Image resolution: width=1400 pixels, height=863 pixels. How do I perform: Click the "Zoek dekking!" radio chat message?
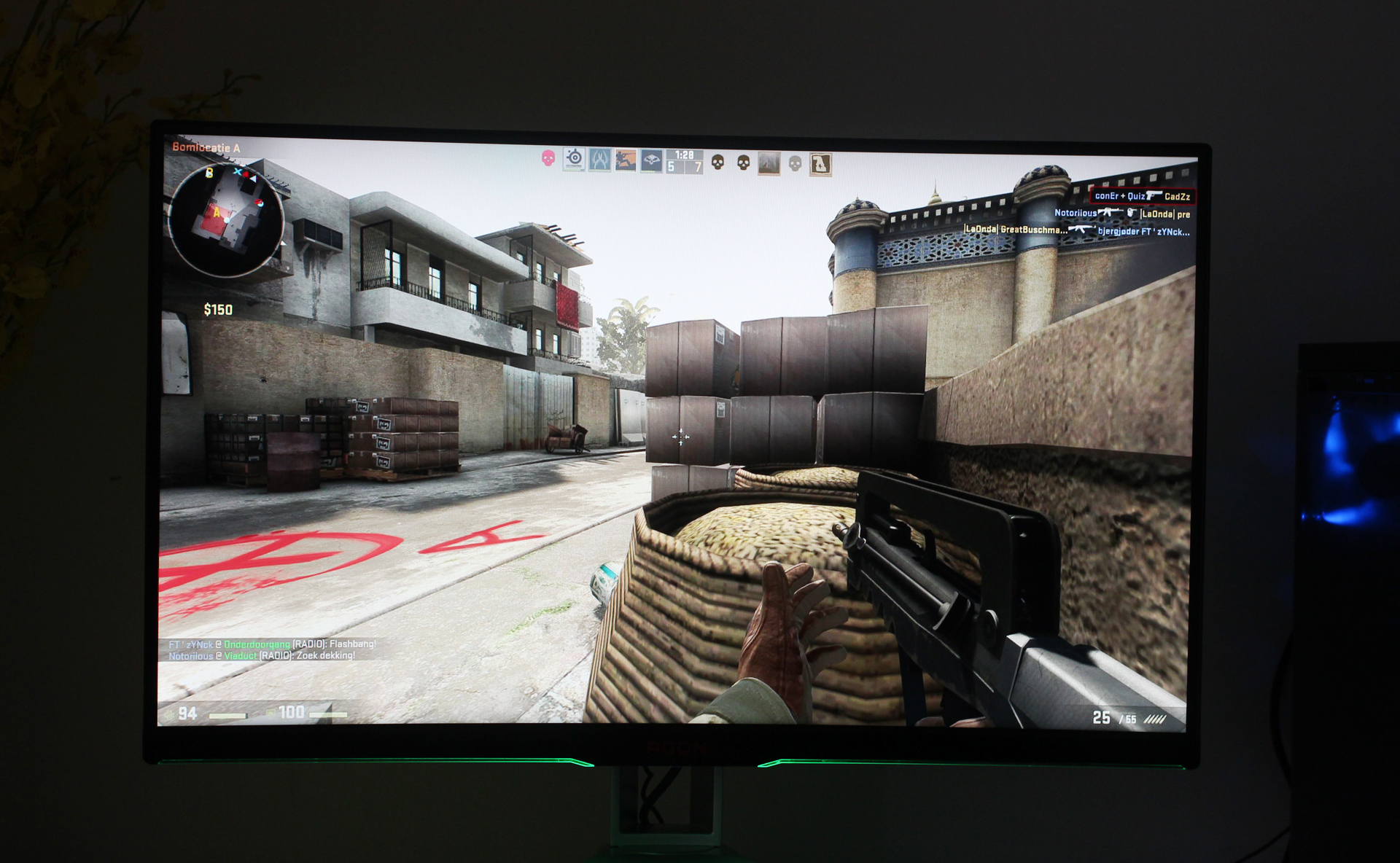262,656
